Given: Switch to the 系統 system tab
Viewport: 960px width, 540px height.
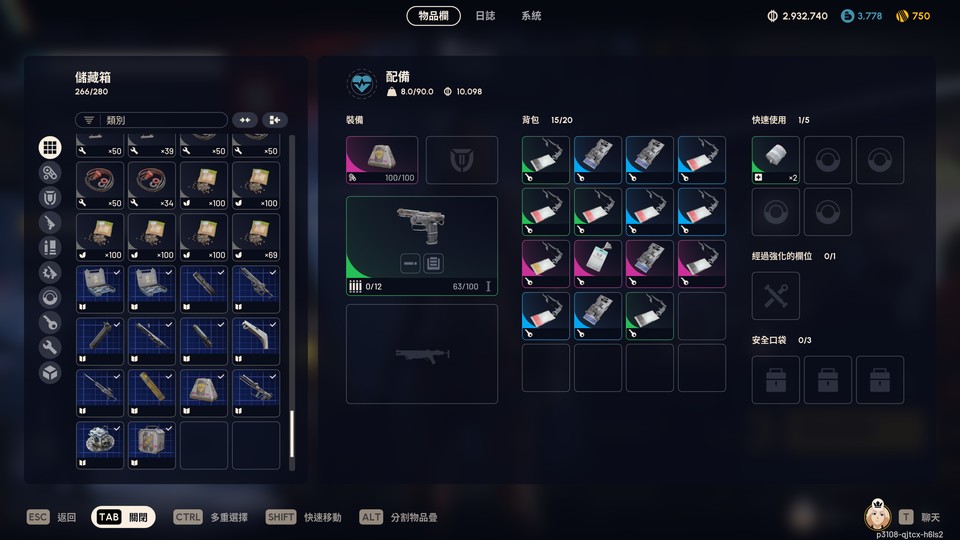Looking at the screenshot, I should pos(531,16).
